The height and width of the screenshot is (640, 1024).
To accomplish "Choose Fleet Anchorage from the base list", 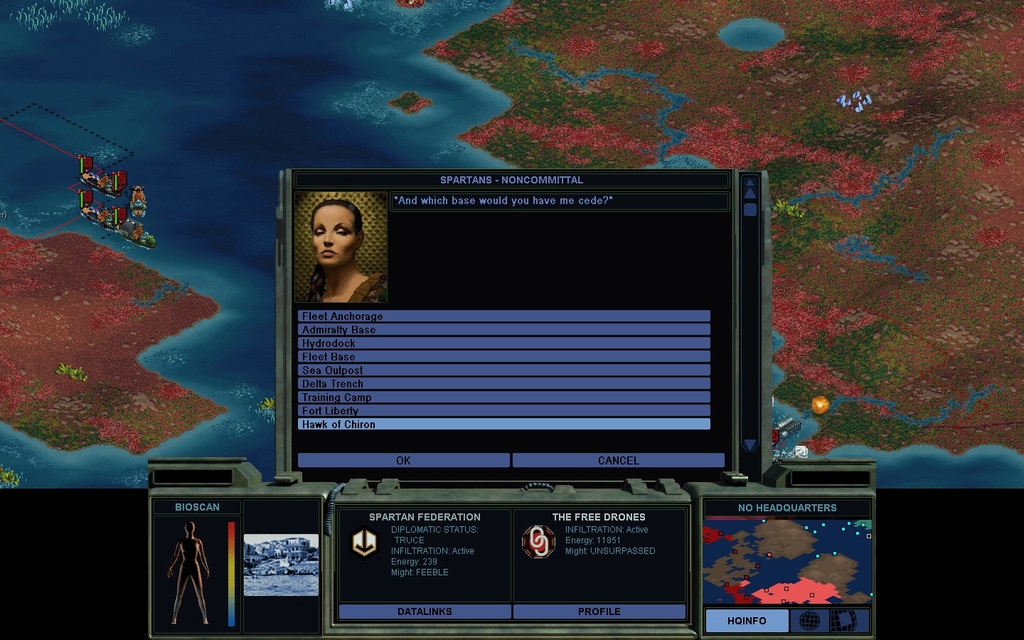I will click(504, 316).
